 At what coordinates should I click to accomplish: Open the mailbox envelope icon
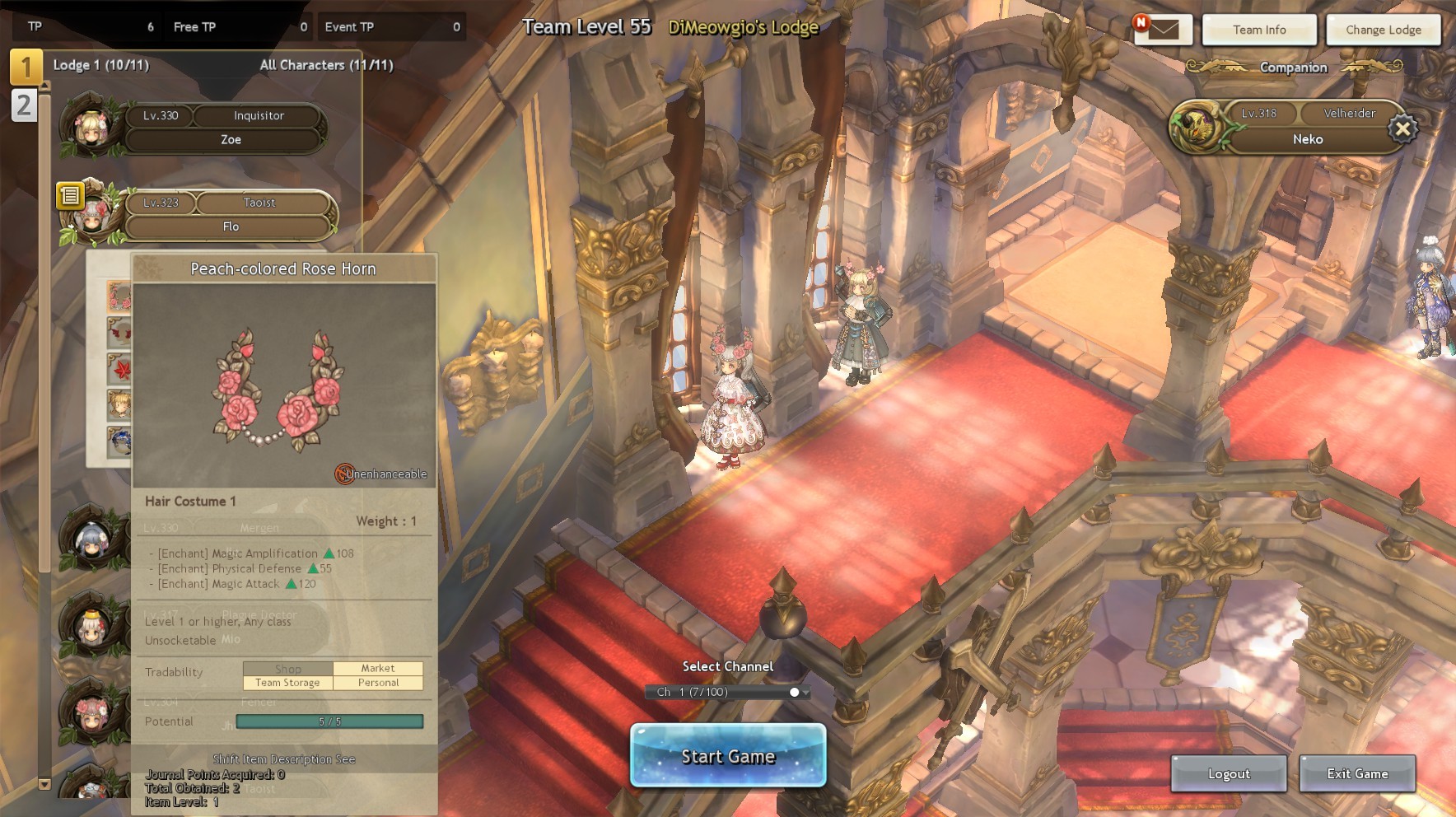click(1162, 30)
